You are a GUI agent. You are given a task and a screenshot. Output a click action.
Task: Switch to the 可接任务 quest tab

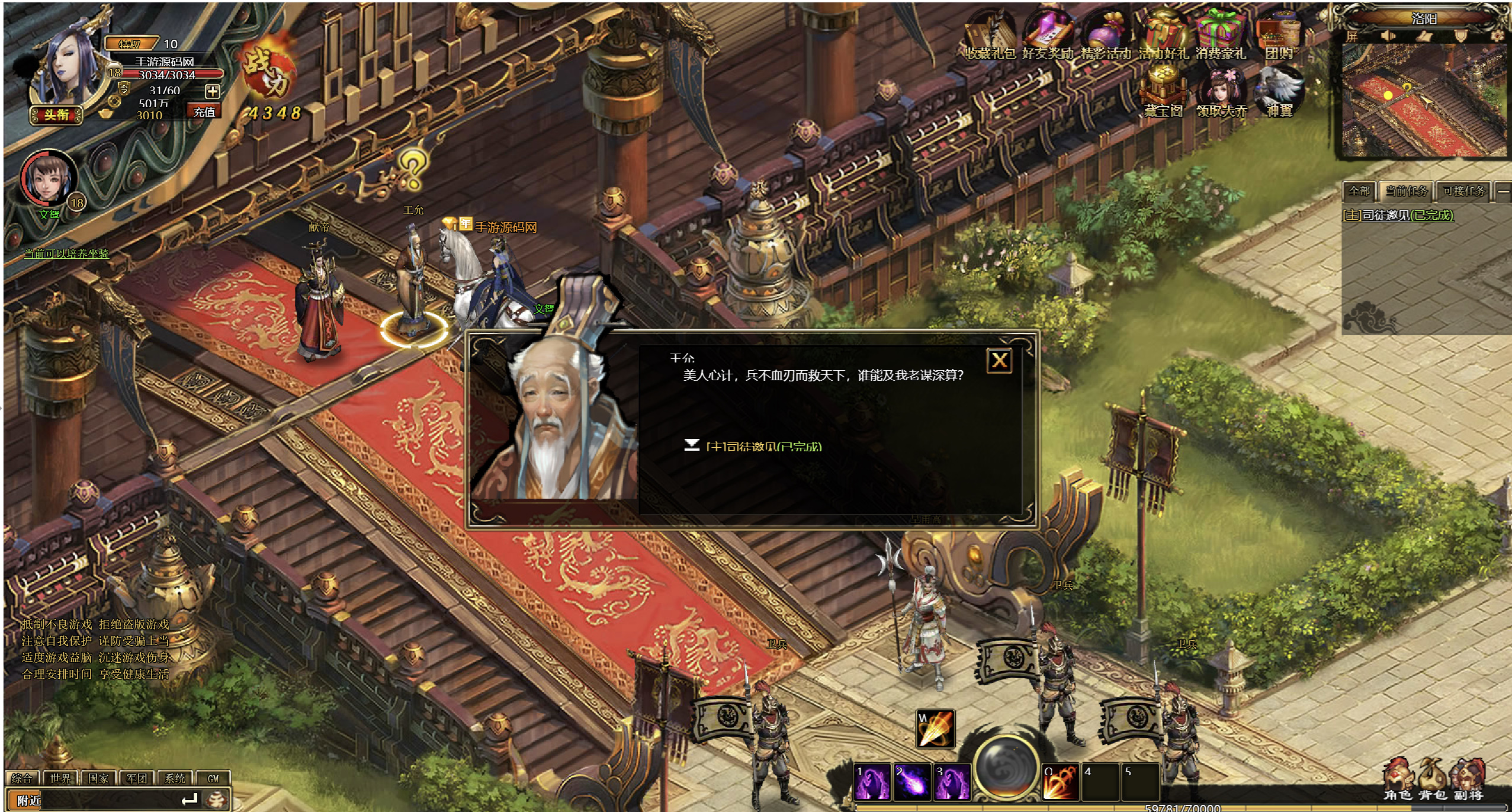[1464, 191]
